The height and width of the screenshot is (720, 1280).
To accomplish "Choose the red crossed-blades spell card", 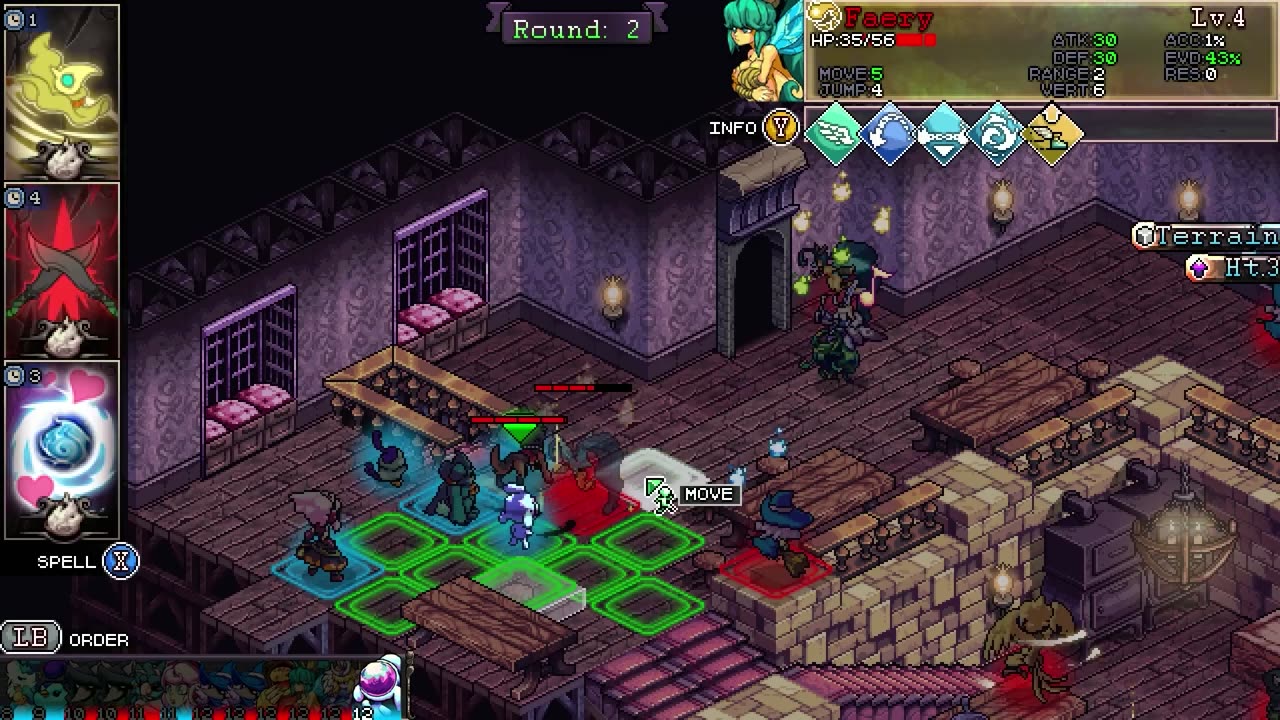I will click(62, 270).
